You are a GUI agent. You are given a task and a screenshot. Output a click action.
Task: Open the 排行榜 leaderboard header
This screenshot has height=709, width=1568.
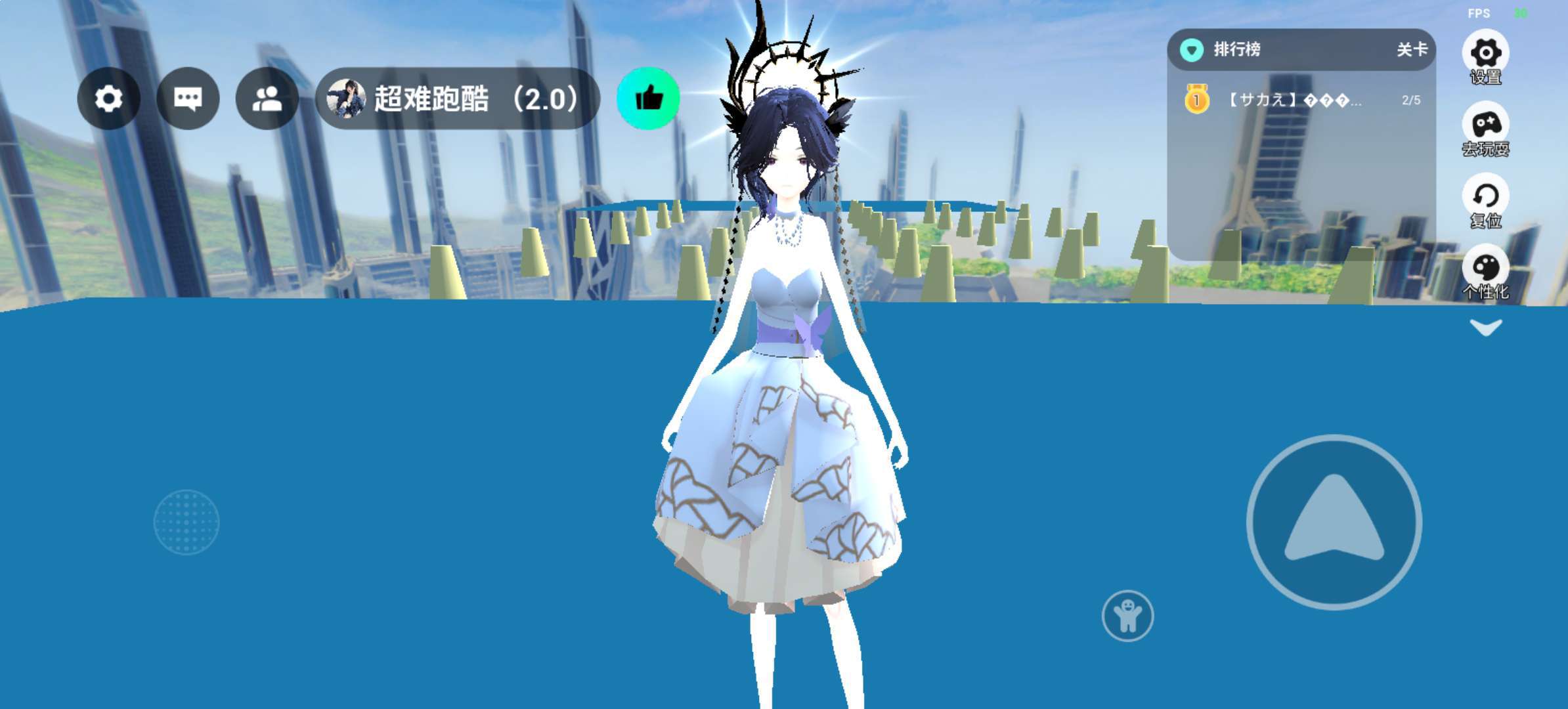pyautogui.click(x=1236, y=49)
